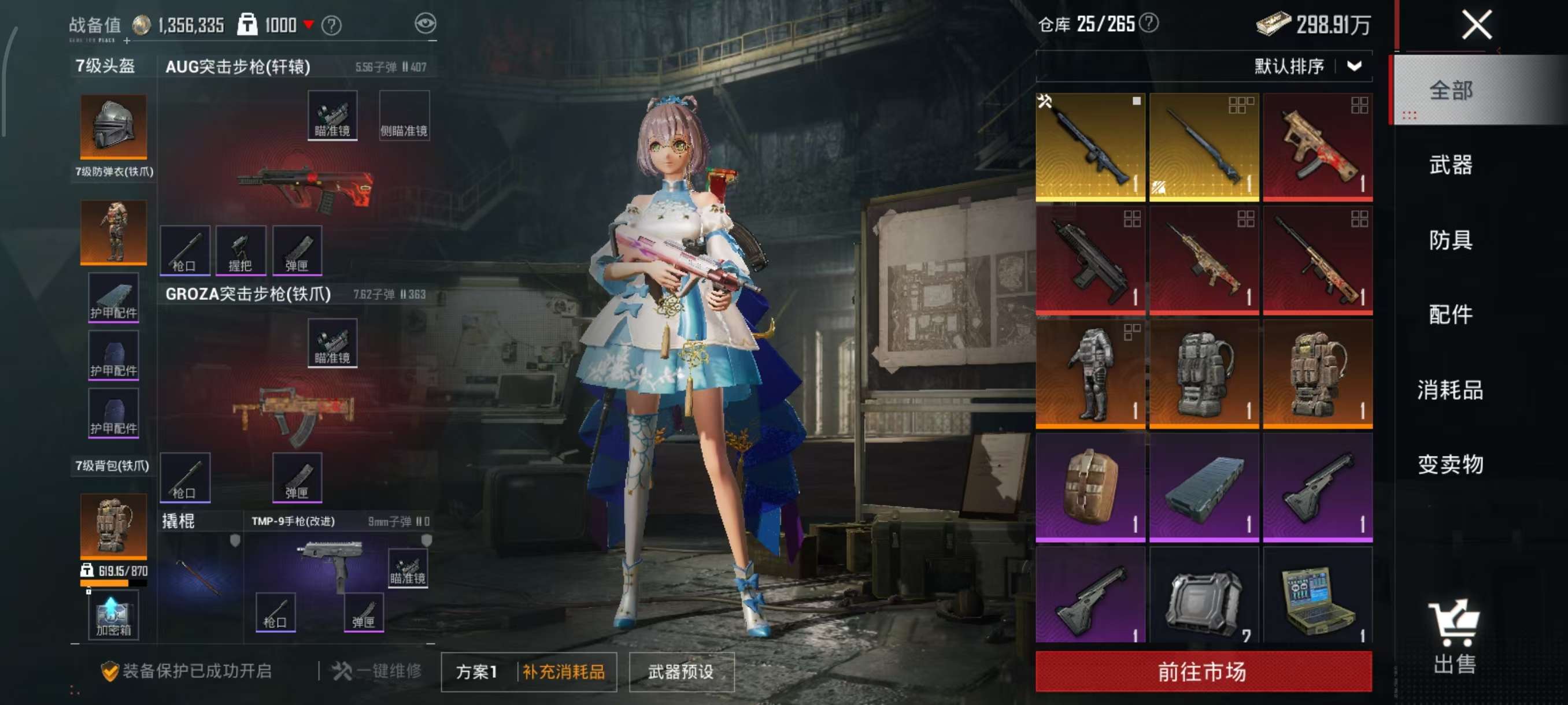Close the loadout screen with the X
Screen dimensions: 1568x705
pos(1476,25)
